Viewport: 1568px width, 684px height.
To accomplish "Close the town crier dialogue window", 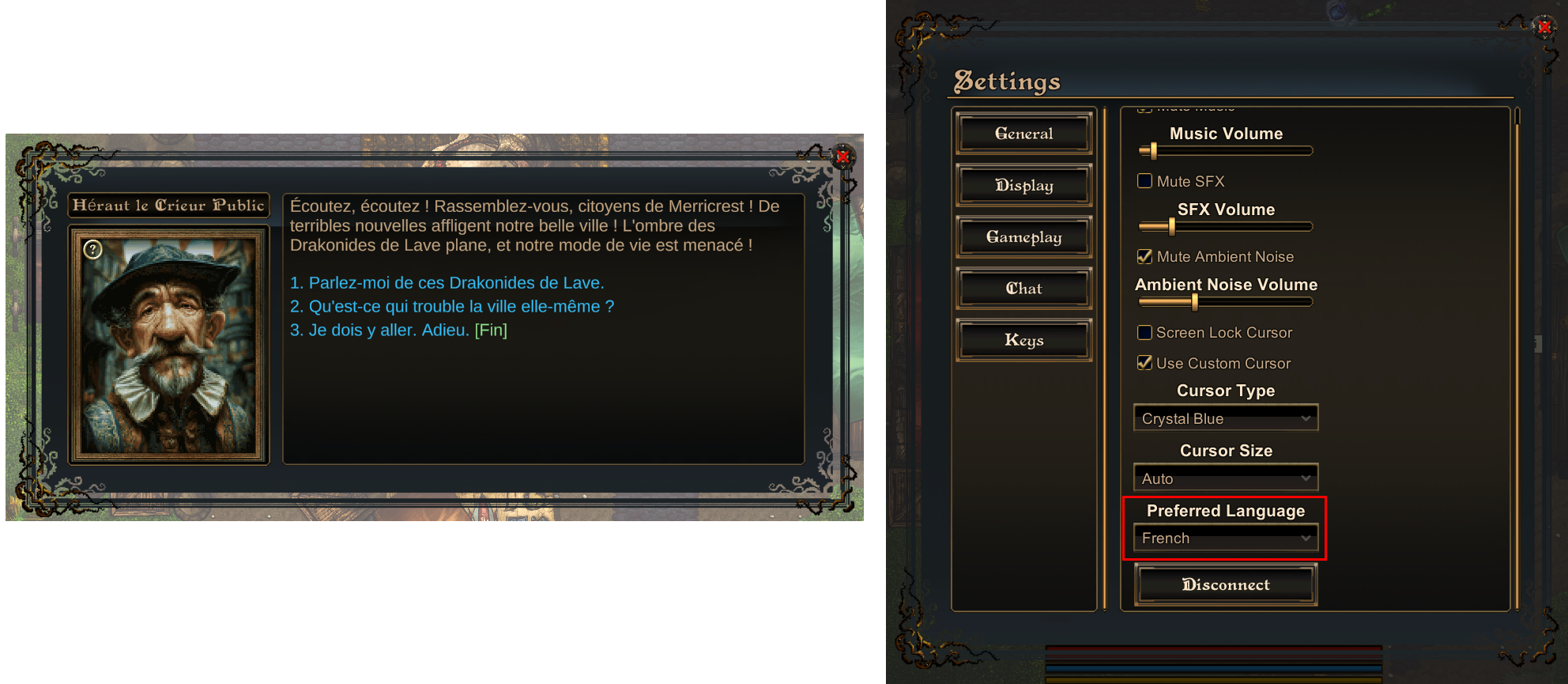I will pos(842,157).
